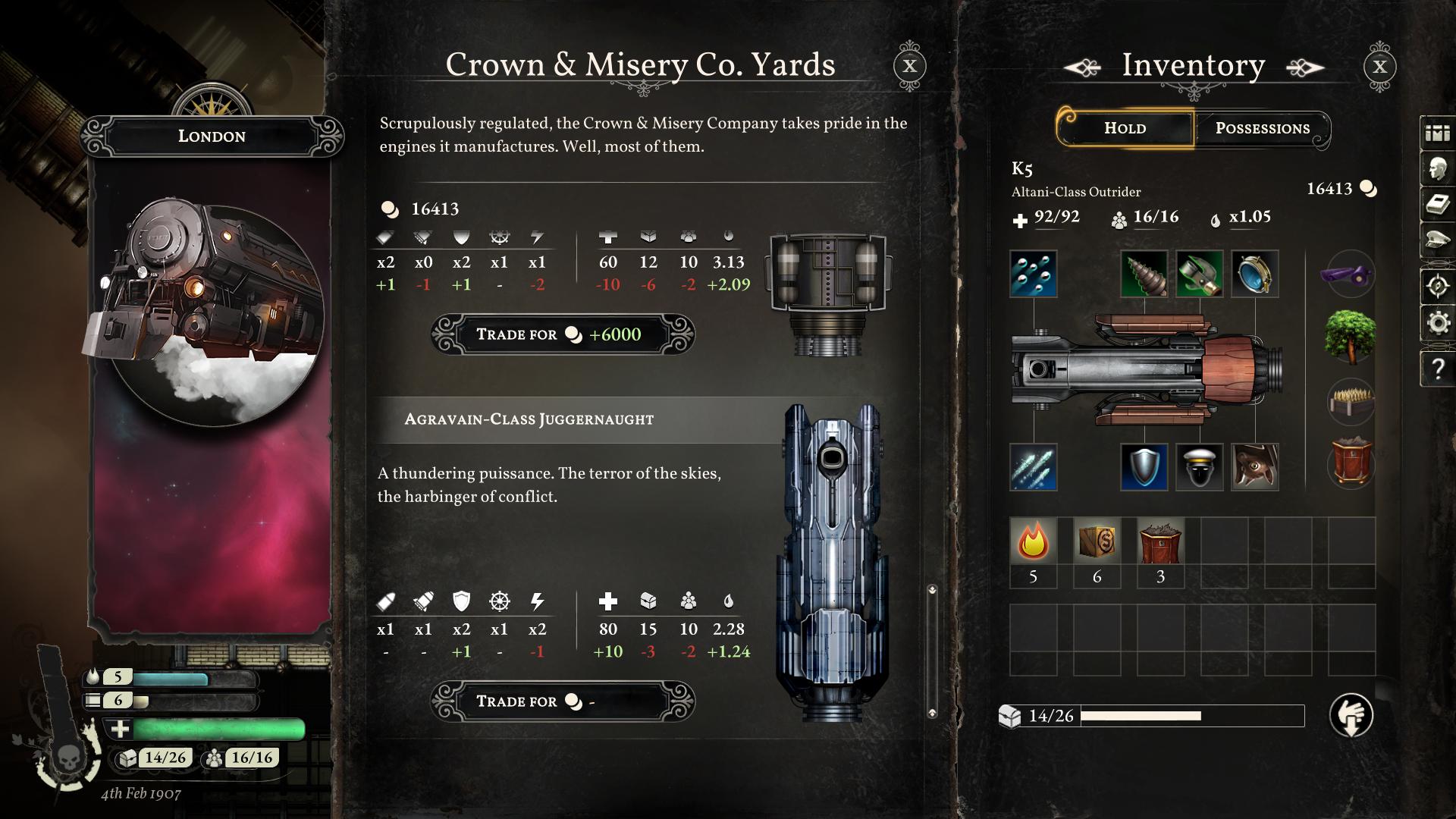Select the Hold tab
Image resolution: width=1456 pixels, height=819 pixels.
(1125, 128)
